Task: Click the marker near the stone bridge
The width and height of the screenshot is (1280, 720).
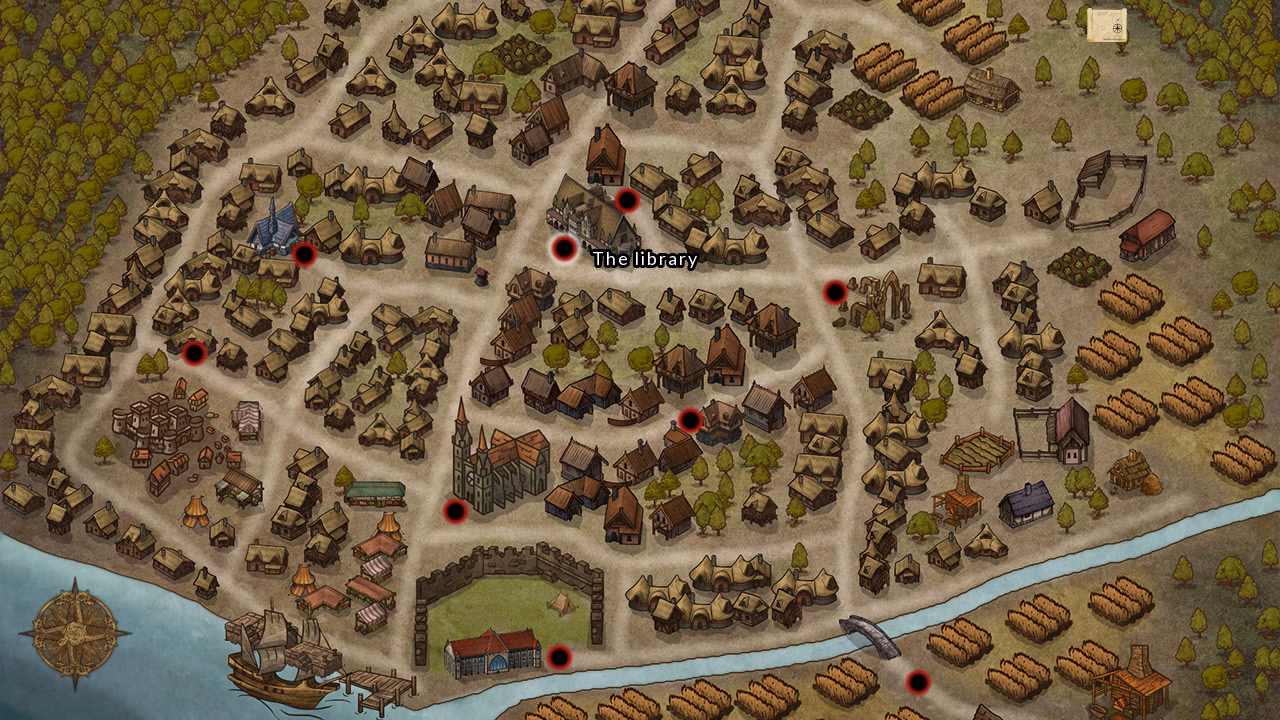Action: (916, 684)
